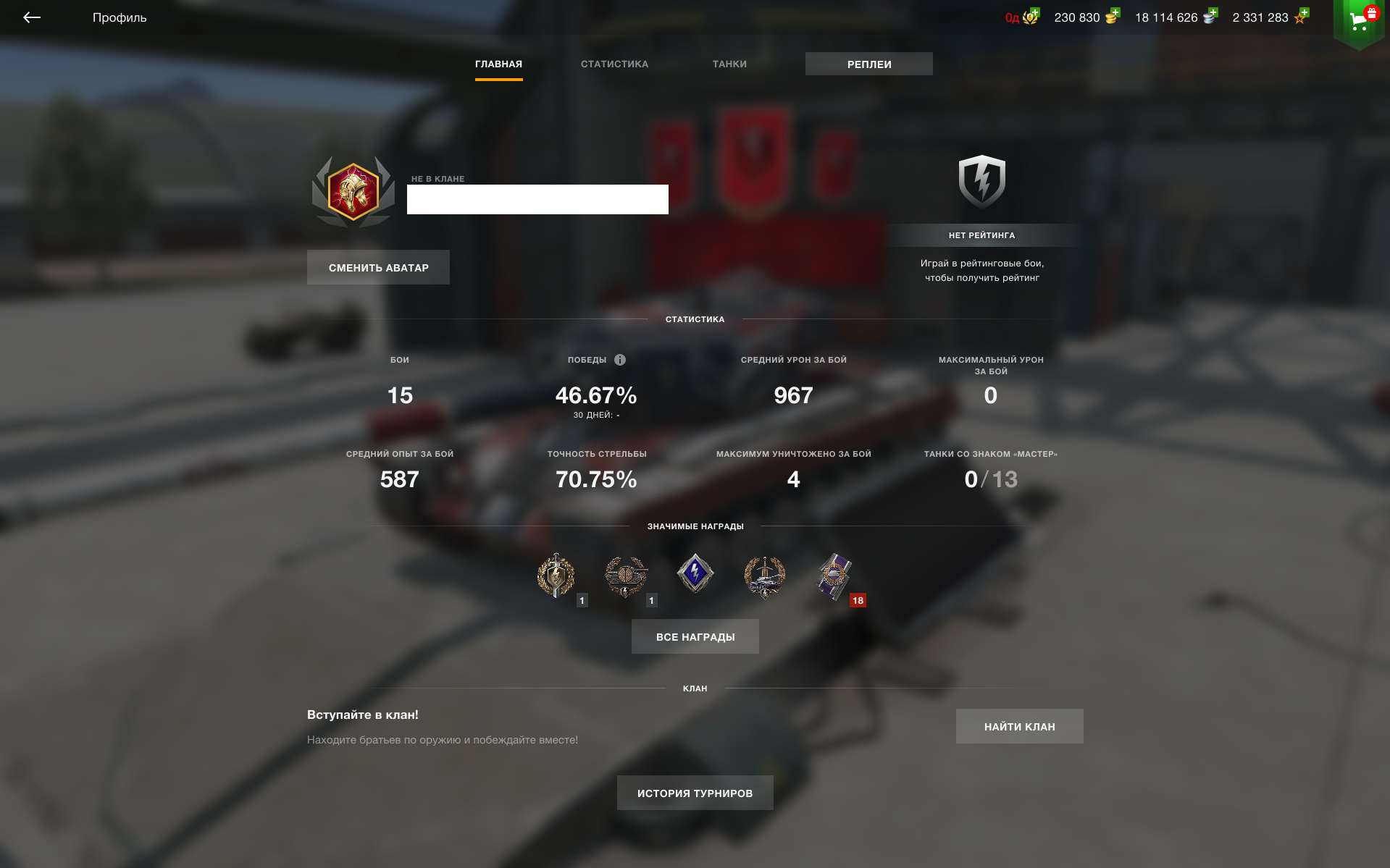Screen dimensions: 1390x868
Task: Open the purple ribbon award showing 18
Action: [834, 576]
